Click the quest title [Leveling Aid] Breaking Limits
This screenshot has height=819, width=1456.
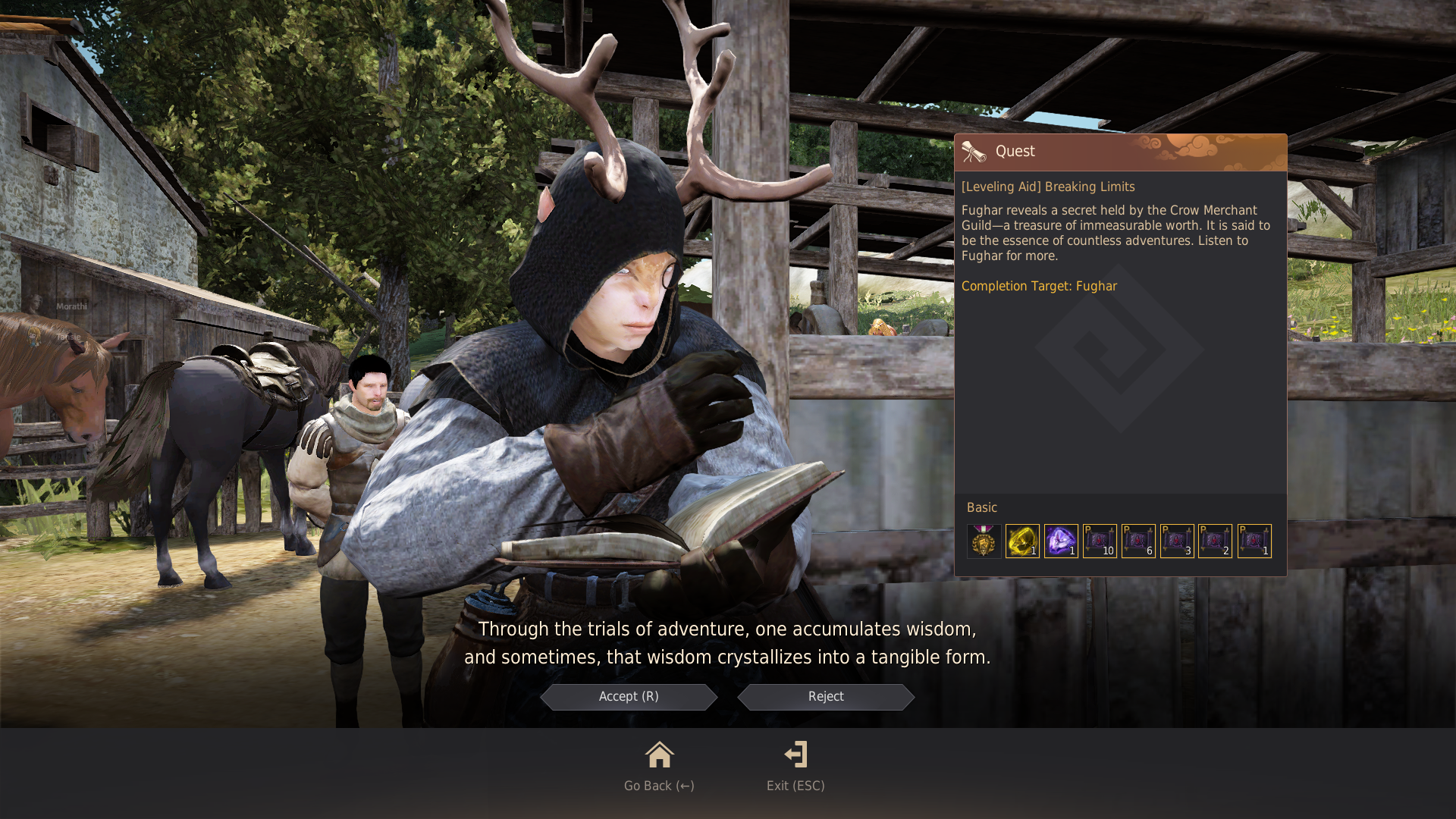click(x=1048, y=187)
